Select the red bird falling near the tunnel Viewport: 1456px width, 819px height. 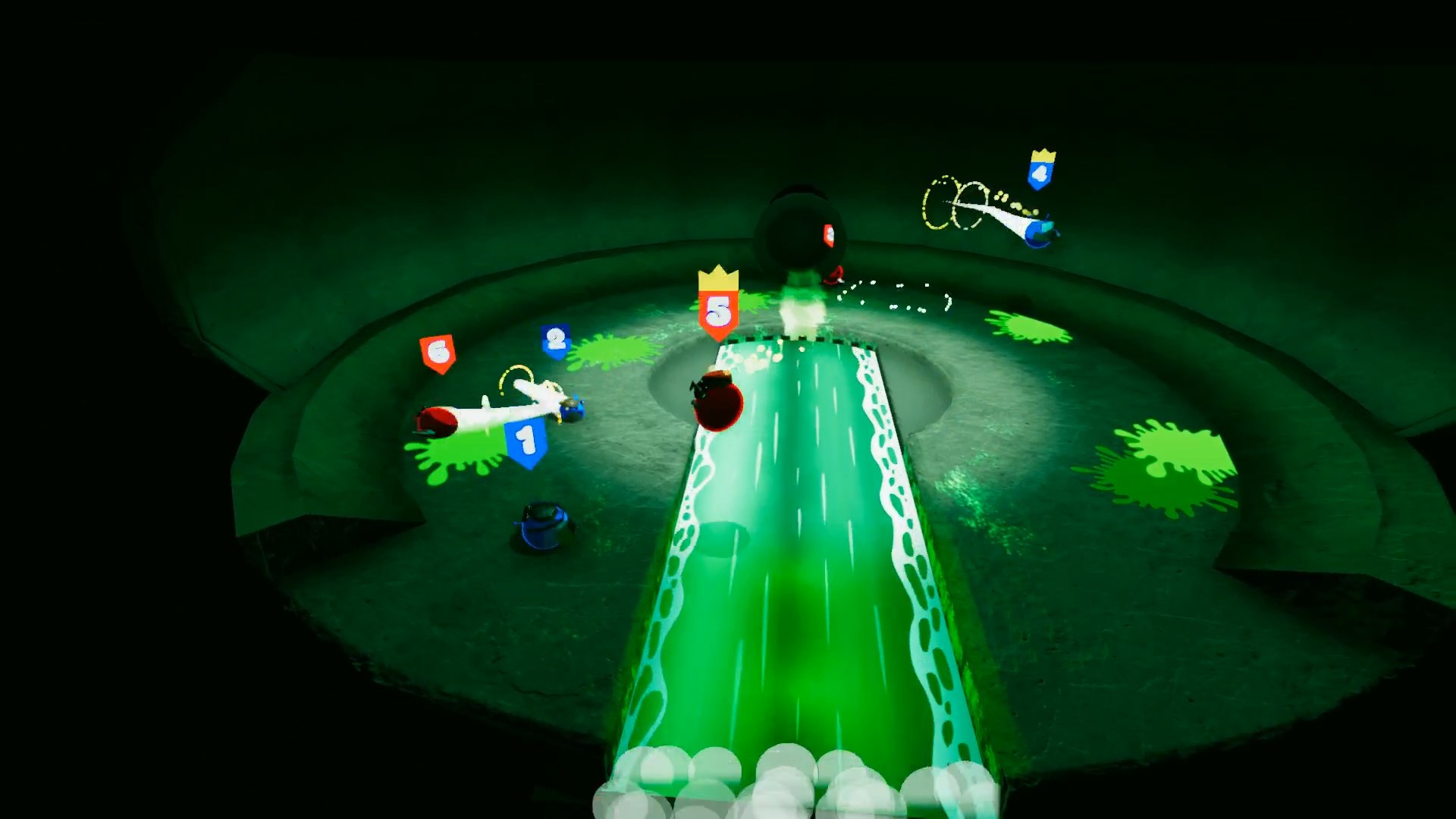pyautogui.click(x=835, y=277)
